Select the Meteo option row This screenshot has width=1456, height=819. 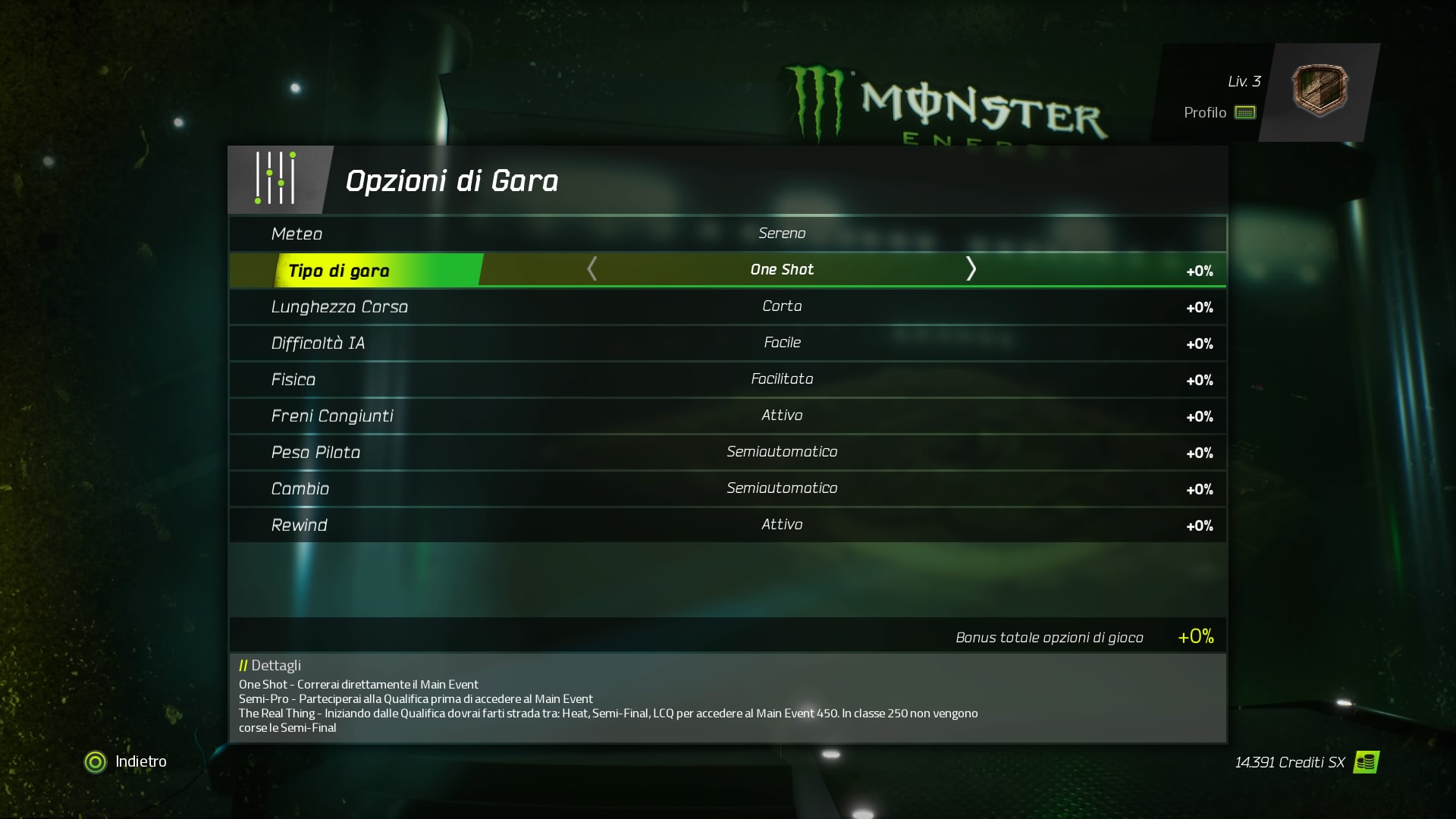point(726,234)
